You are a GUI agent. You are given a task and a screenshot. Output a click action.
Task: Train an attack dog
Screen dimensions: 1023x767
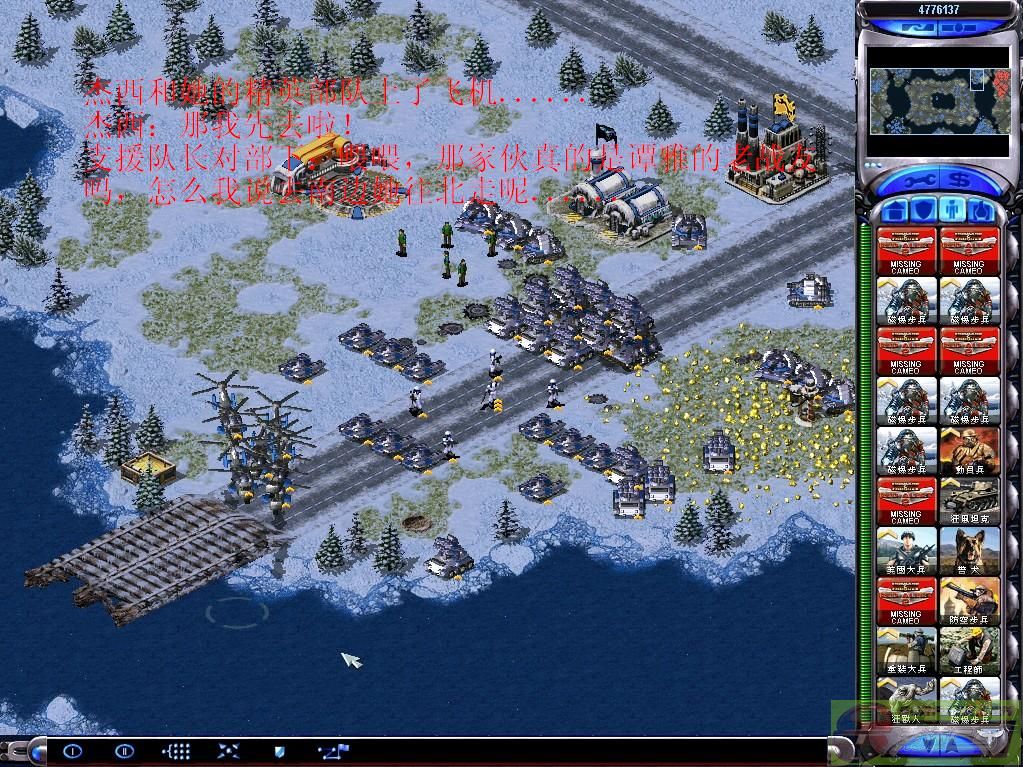pos(970,551)
